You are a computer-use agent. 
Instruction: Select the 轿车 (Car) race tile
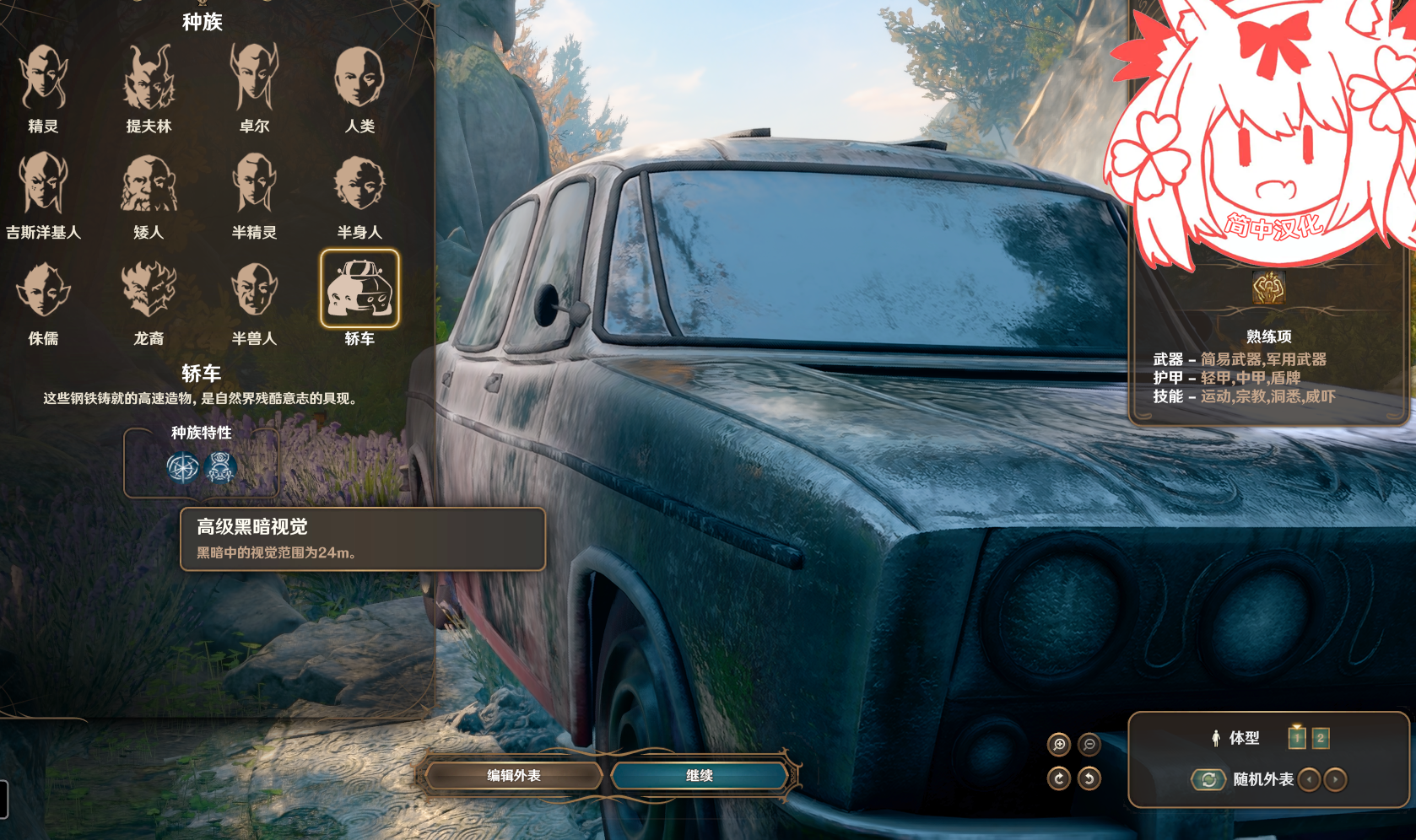(359, 289)
